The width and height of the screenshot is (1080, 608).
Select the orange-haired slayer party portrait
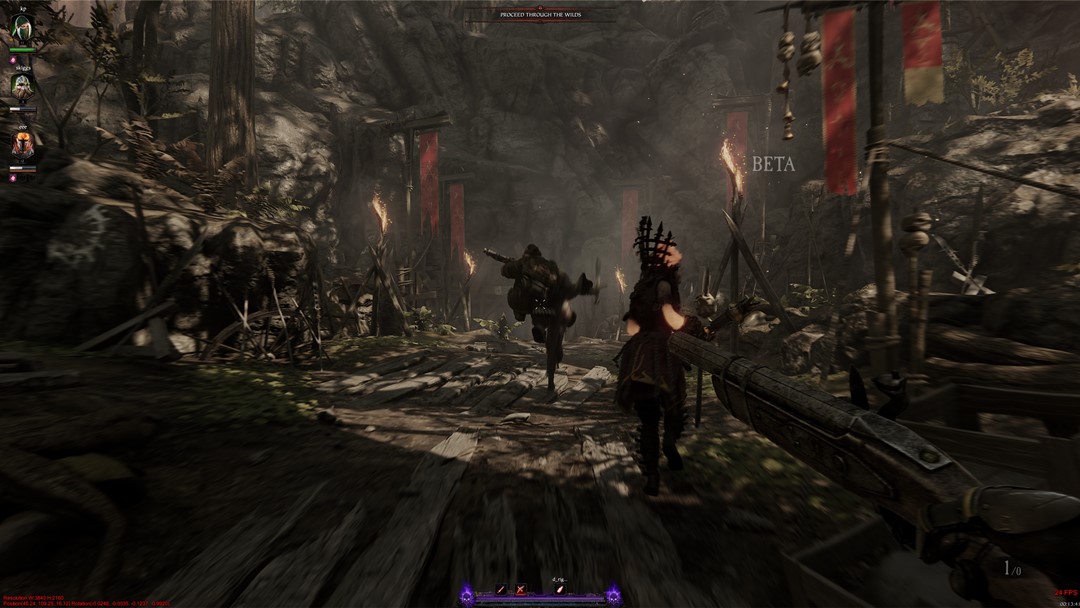click(21, 145)
